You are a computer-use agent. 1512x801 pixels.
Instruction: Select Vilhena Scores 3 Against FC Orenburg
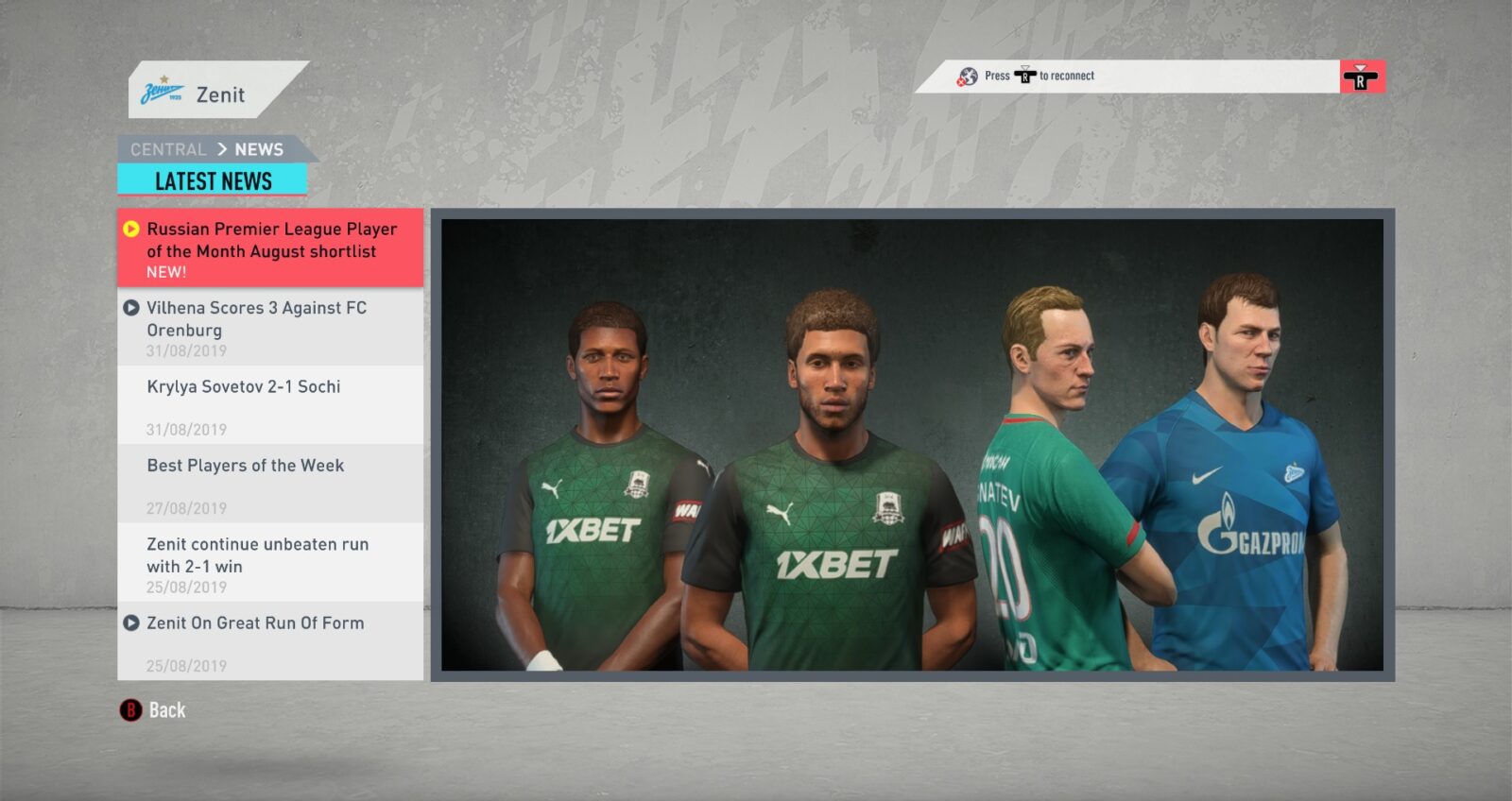click(270, 327)
